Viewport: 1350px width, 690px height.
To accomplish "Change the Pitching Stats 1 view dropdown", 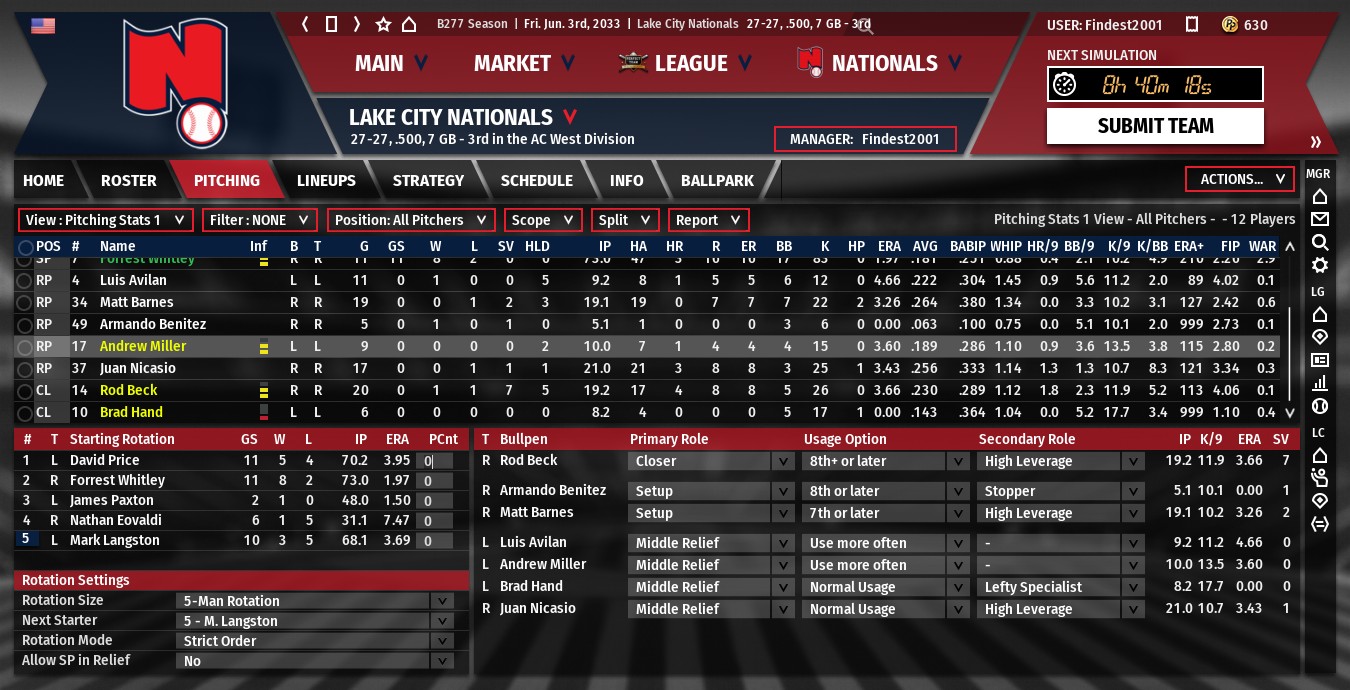I will pyautogui.click(x=105, y=220).
